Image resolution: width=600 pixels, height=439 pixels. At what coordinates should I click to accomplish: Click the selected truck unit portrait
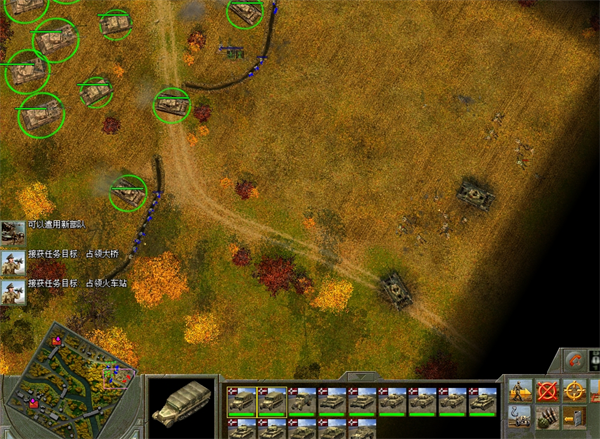pyautogui.click(x=183, y=406)
